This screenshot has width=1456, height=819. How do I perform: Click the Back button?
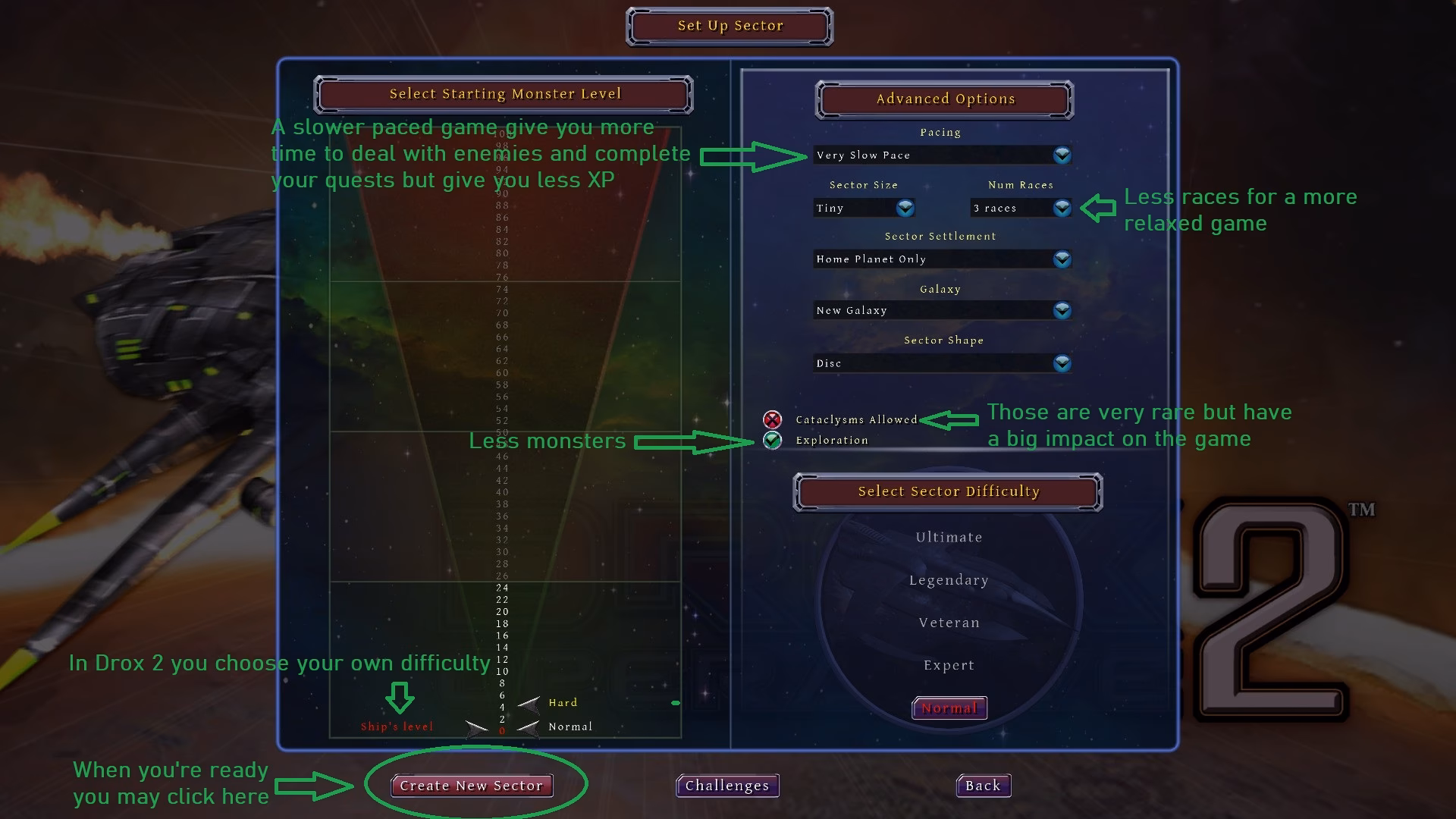(982, 786)
